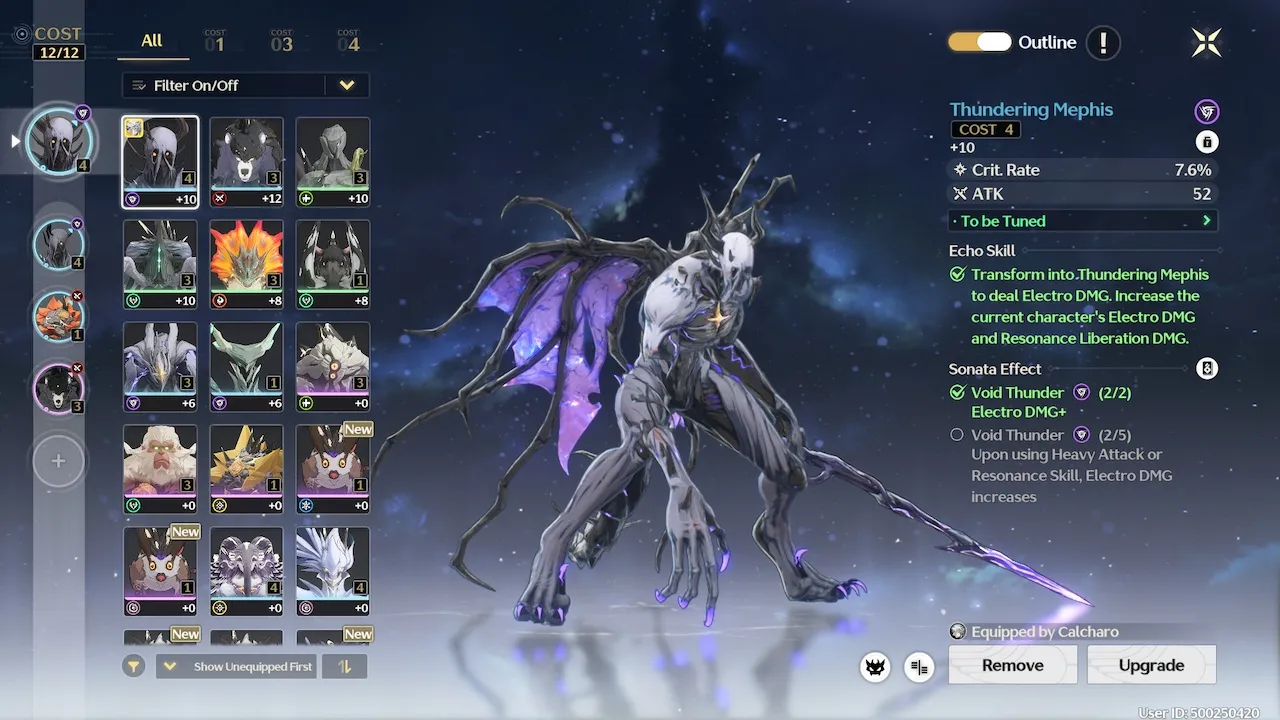
Task: Show only Cost 1 echoes tab
Action: pyautogui.click(x=215, y=42)
